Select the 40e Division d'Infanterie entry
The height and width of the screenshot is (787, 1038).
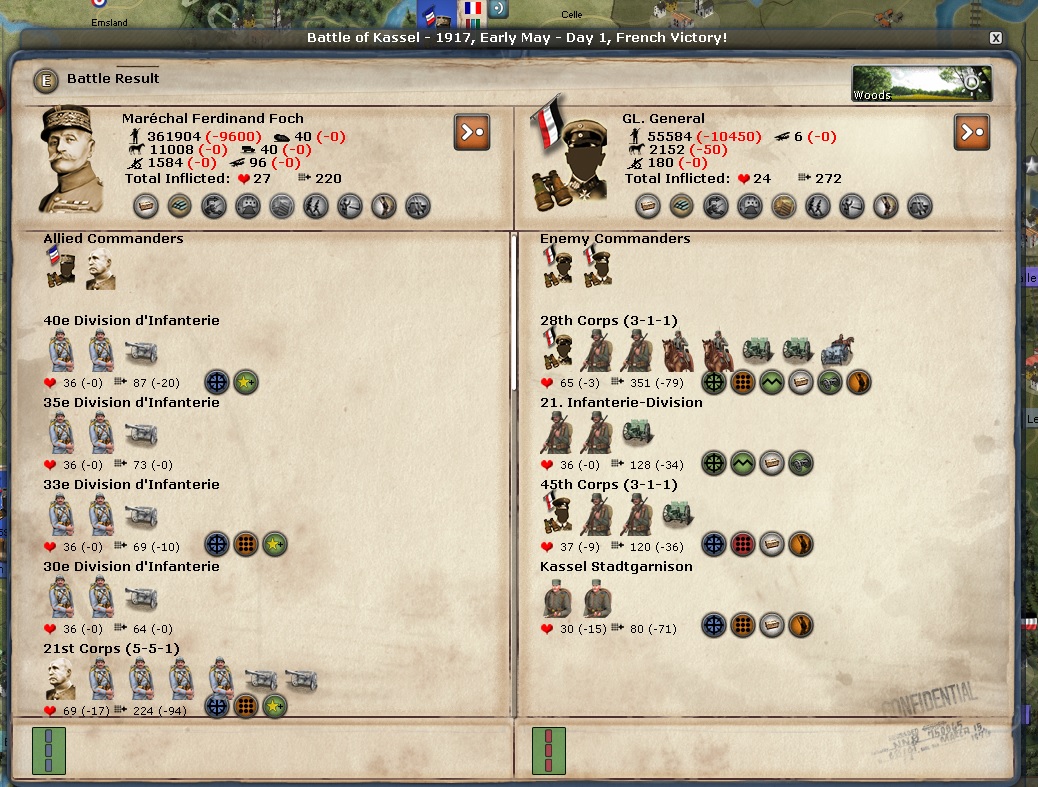click(131, 321)
